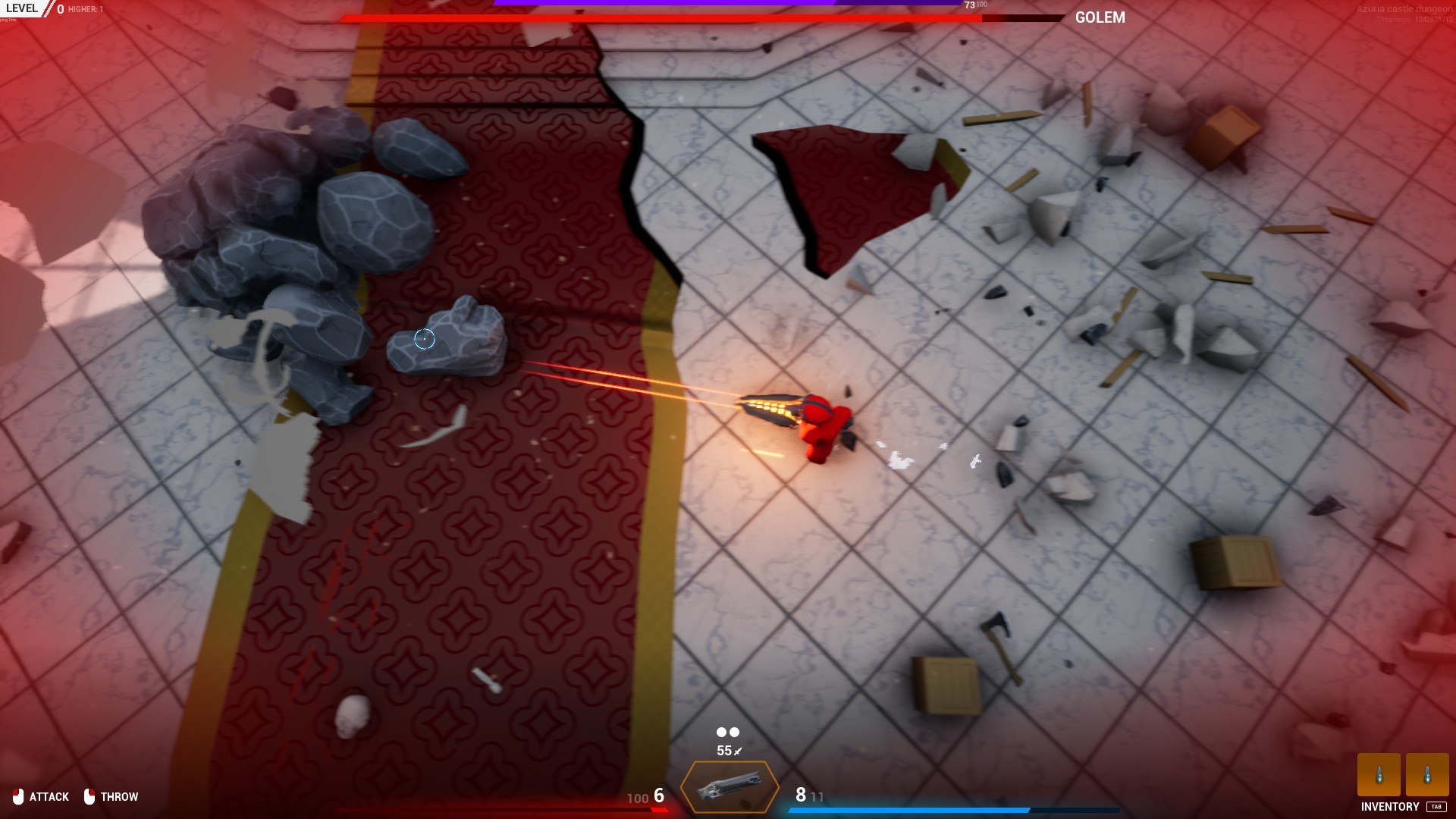Click the sword icon beside the 55 damage stat

tap(737, 751)
